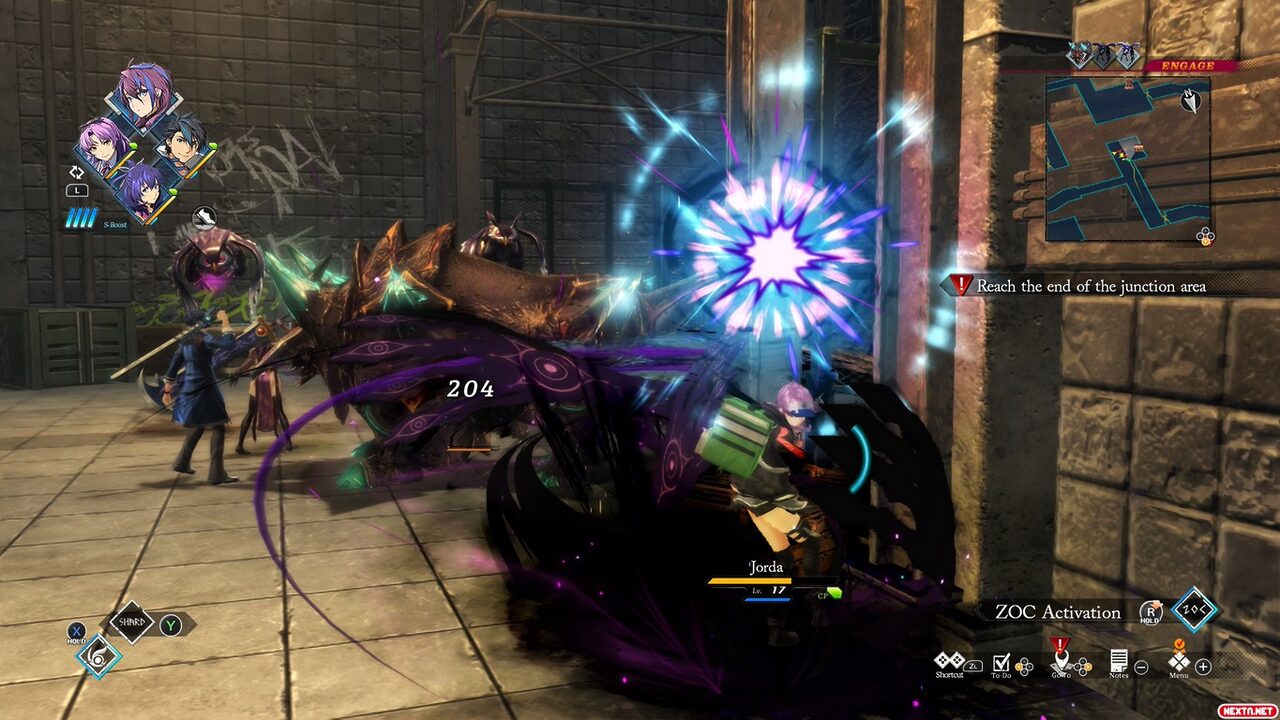Click the sprint shoe icon
Image resolution: width=1280 pixels, height=720 pixels.
pyautogui.click(x=203, y=215)
